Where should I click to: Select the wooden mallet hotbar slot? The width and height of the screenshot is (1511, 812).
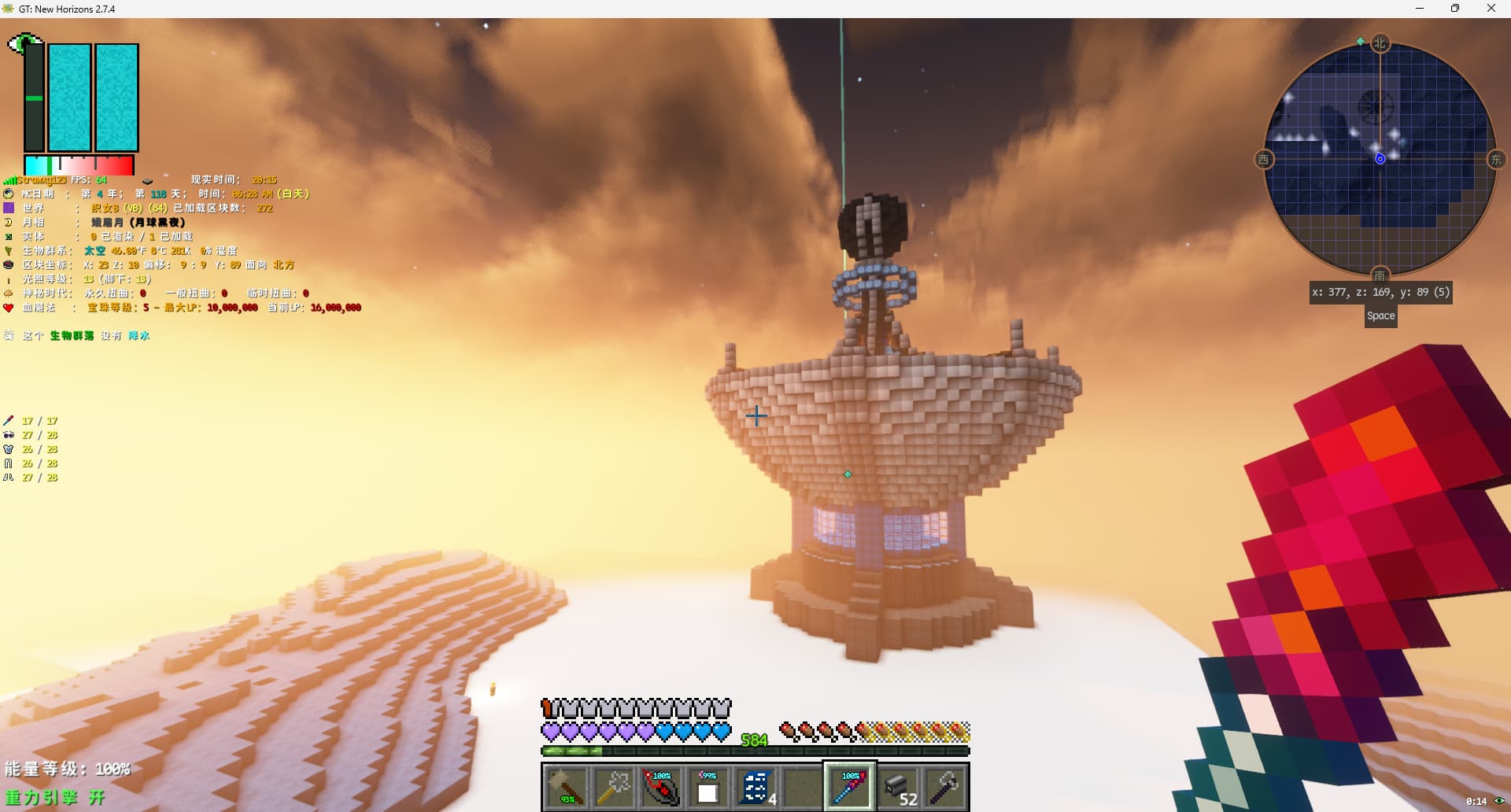566,786
